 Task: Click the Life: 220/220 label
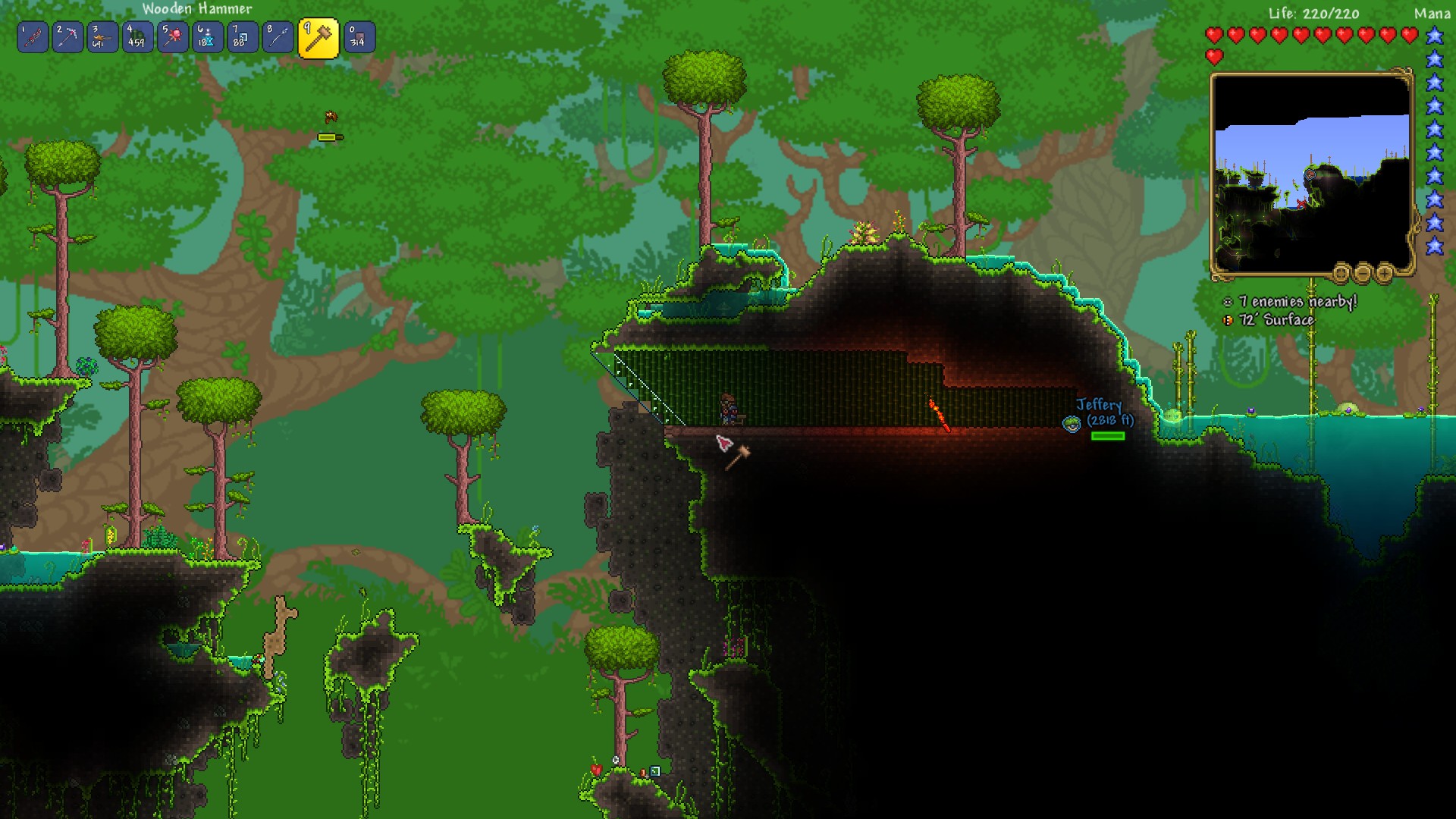[1314, 14]
